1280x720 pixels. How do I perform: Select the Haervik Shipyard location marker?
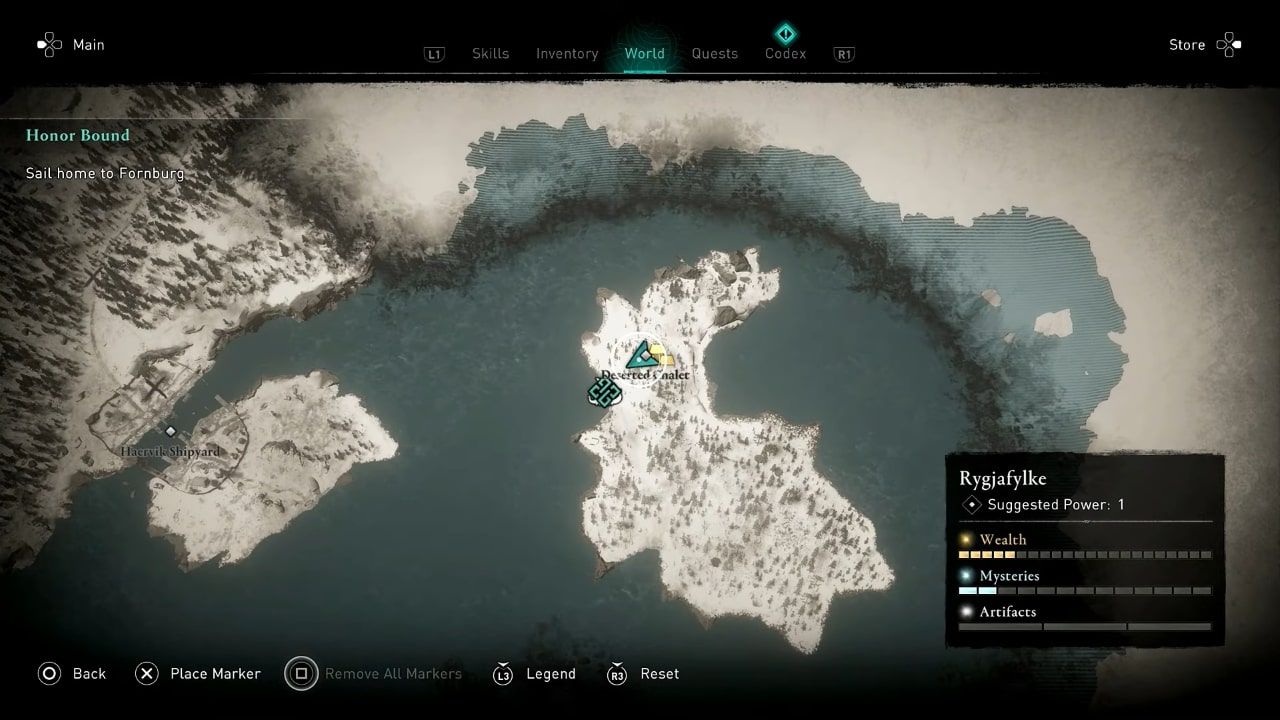point(171,432)
